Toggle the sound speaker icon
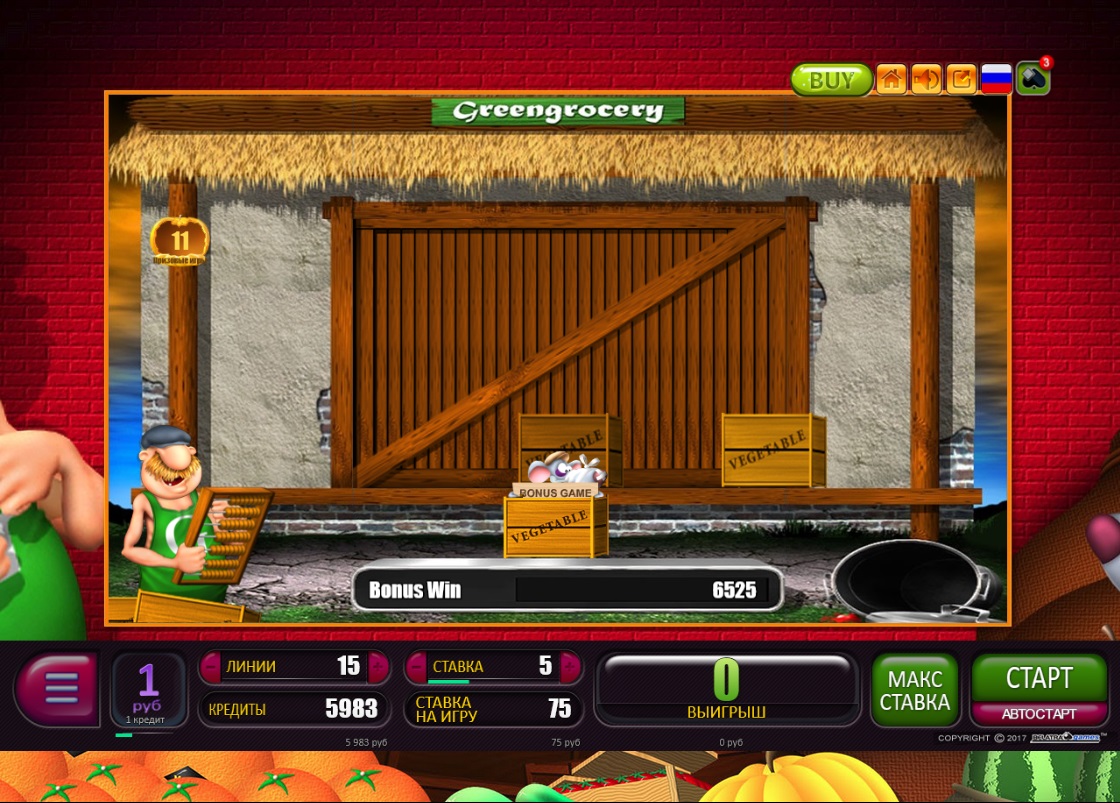The image size is (1120, 803). click(x=926, y=79)
